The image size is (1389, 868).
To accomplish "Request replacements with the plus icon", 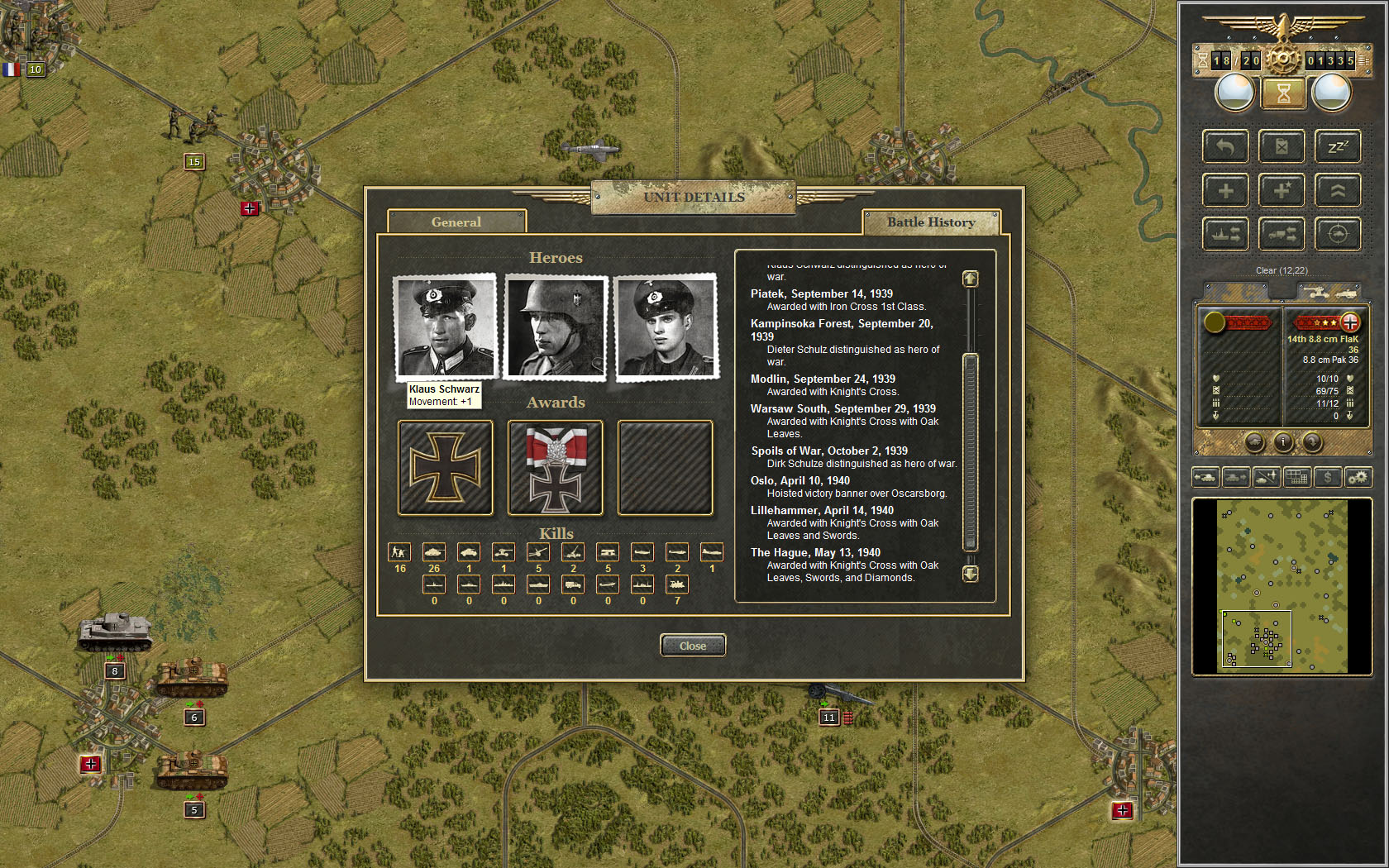I will click(1226, 190).
